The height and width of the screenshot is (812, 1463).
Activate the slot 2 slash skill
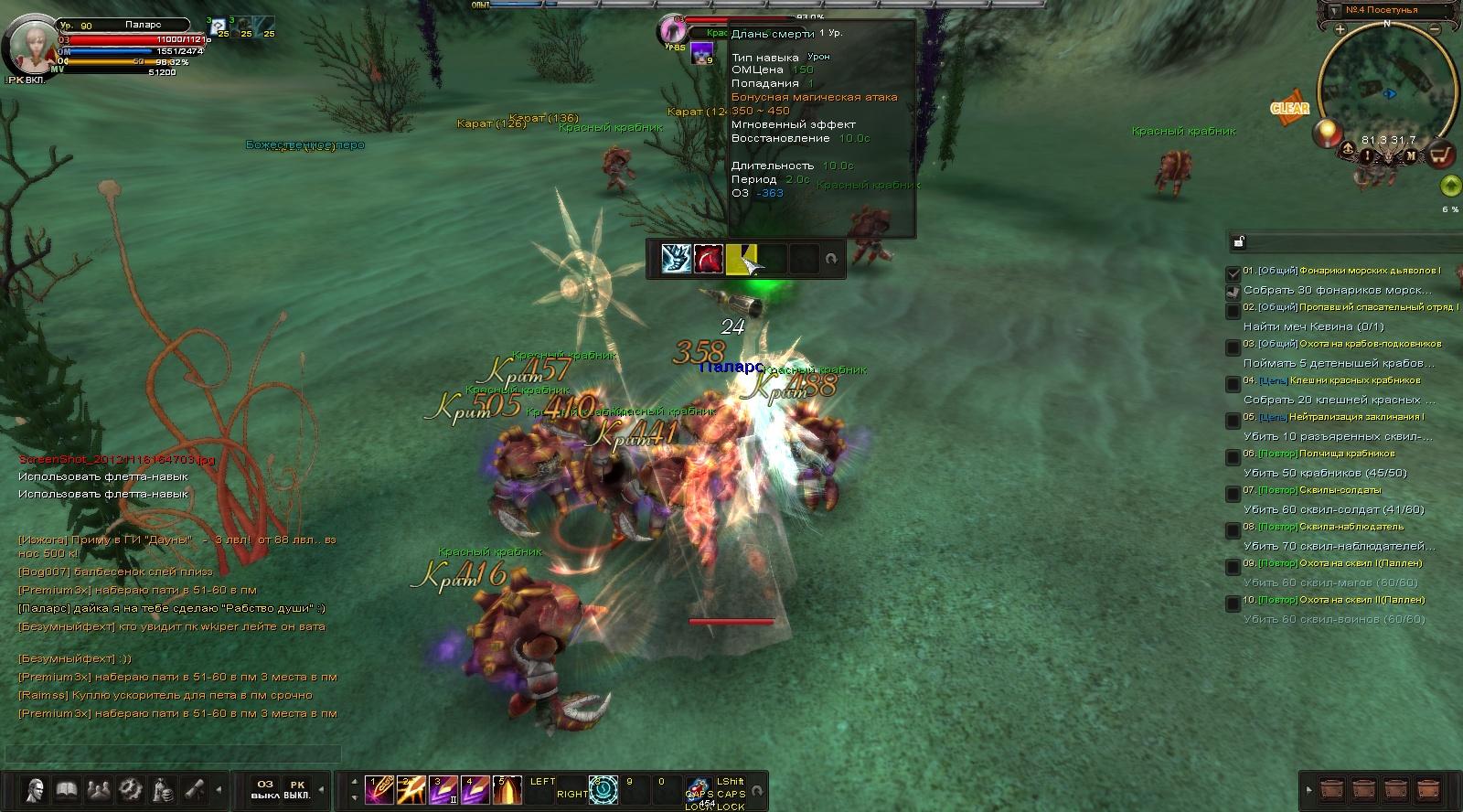pyautogui.click(x=410, y=789)
